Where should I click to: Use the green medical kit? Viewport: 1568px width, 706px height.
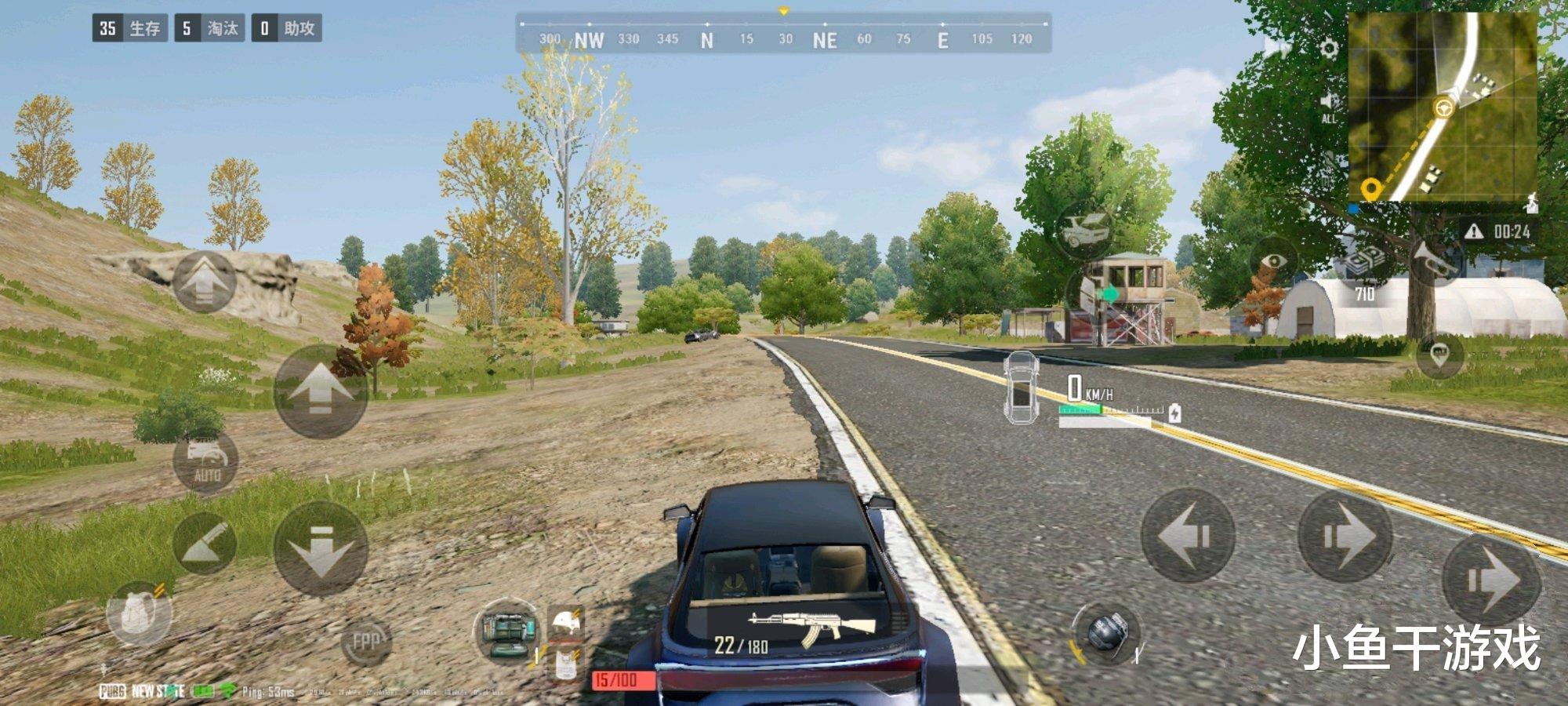pos(507,631)
